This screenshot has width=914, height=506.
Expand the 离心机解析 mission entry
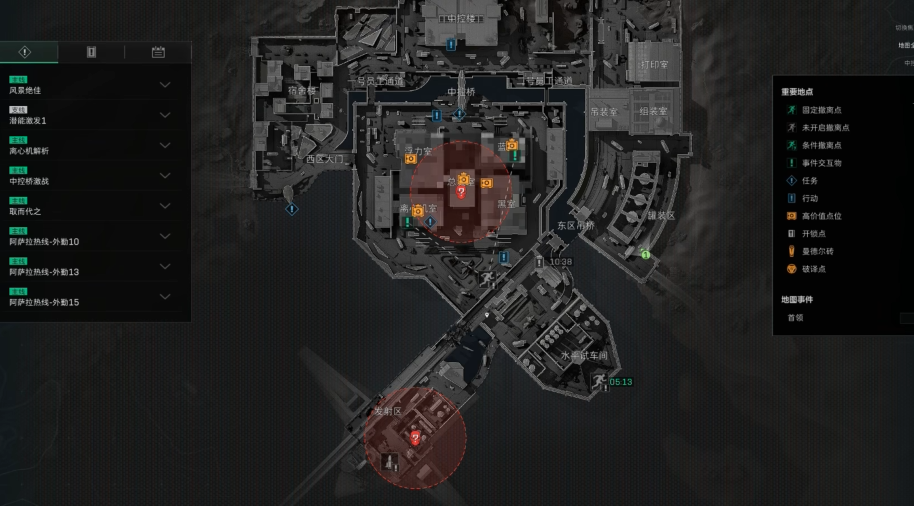(x=165, y=145)
